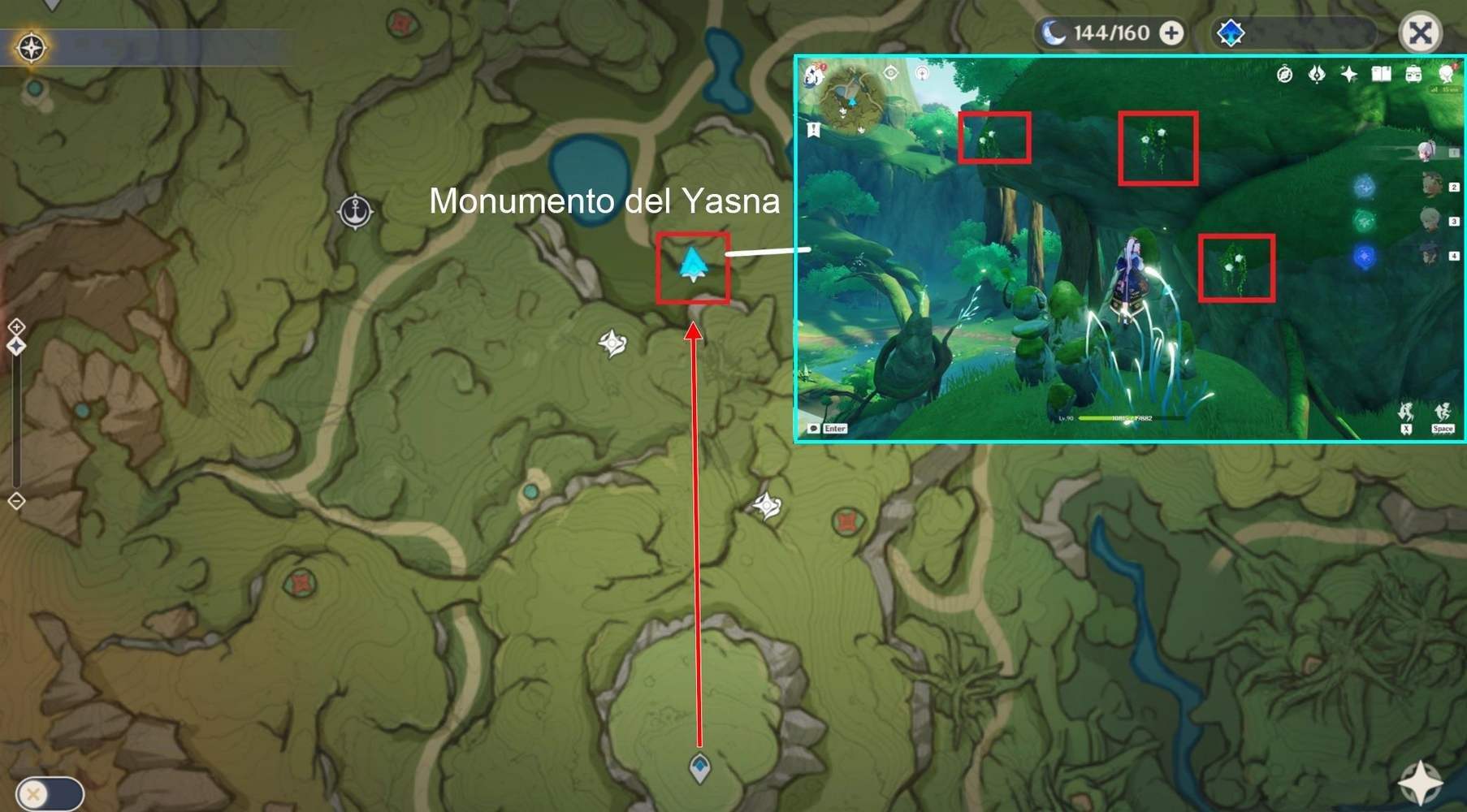Image resolution: width=1467 pixels, height=812 pixels.
Task: Click the winged Battle Pass icon
Action: point(1316,75)
